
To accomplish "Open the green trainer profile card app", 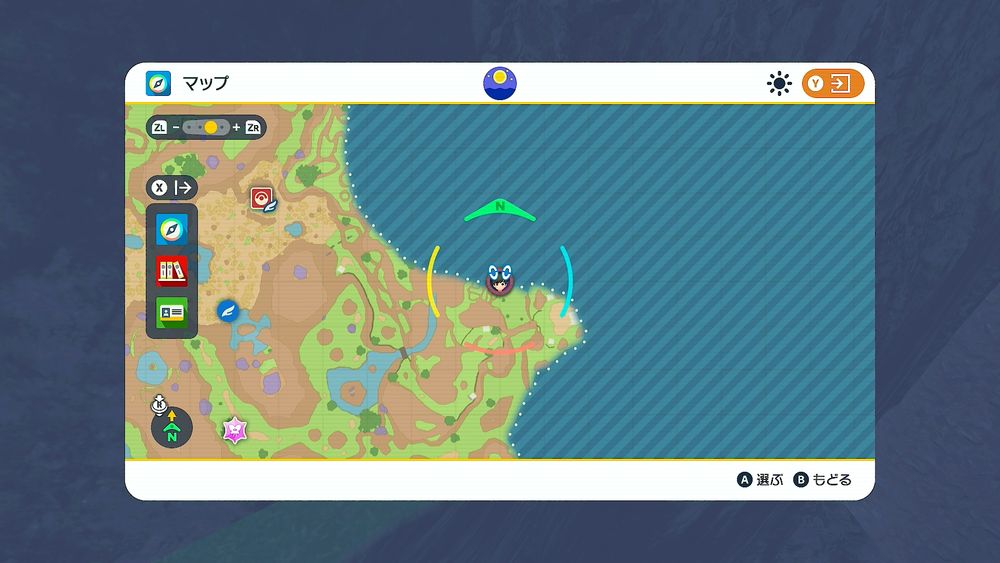I will pos(172,312).
